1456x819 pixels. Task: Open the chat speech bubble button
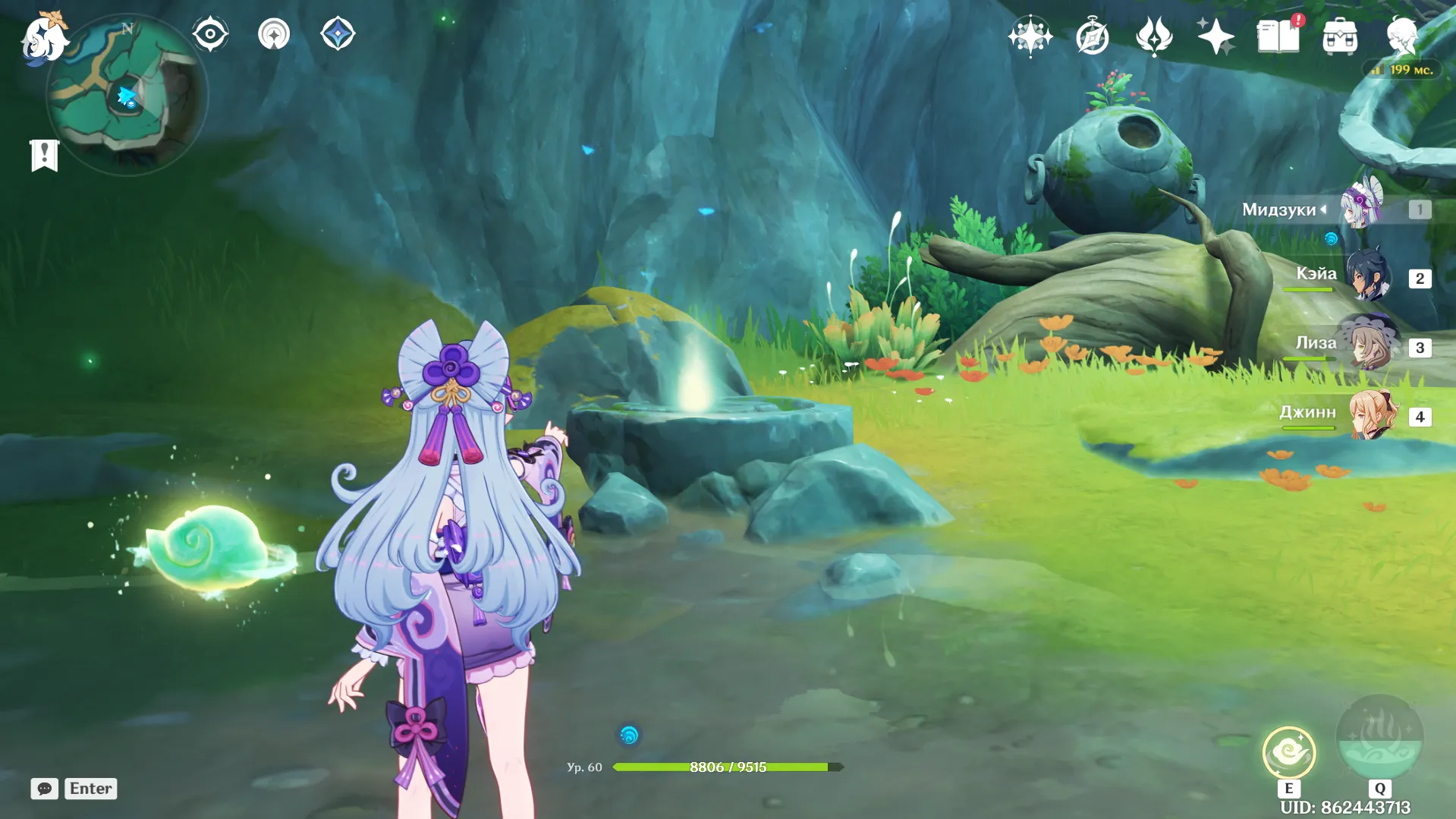tap(45, 789)
